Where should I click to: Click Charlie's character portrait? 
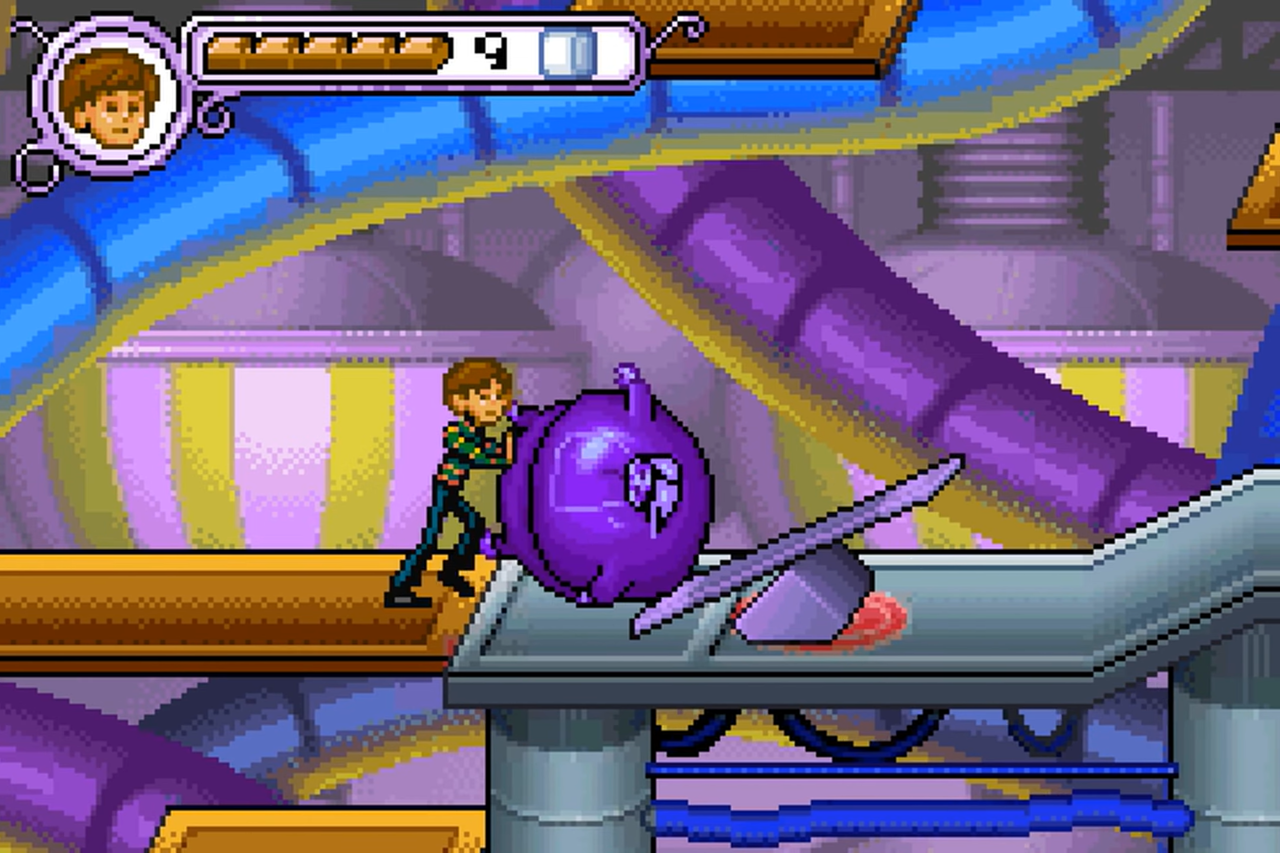coord(108,97)
